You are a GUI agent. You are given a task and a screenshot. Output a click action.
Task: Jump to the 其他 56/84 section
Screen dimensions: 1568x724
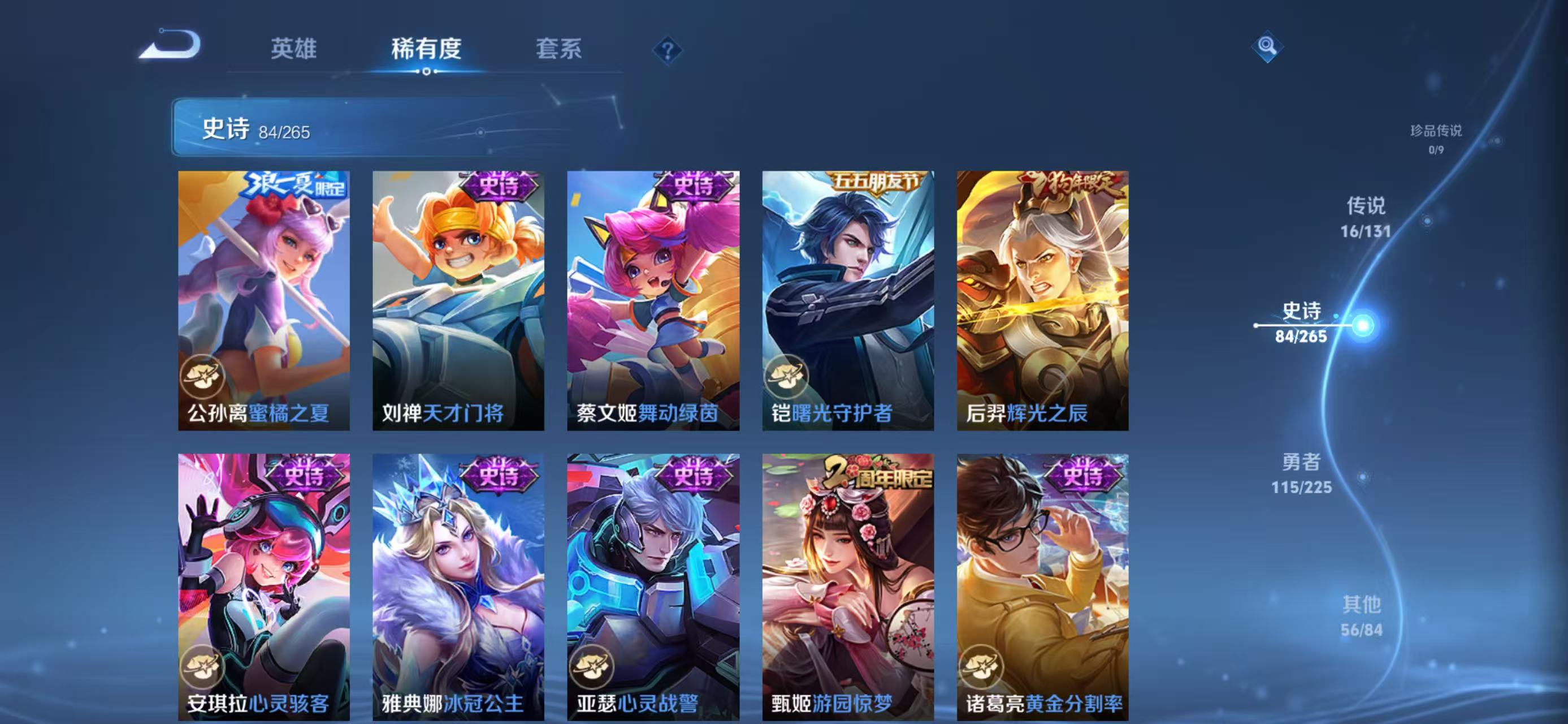tap(1362, 615)
